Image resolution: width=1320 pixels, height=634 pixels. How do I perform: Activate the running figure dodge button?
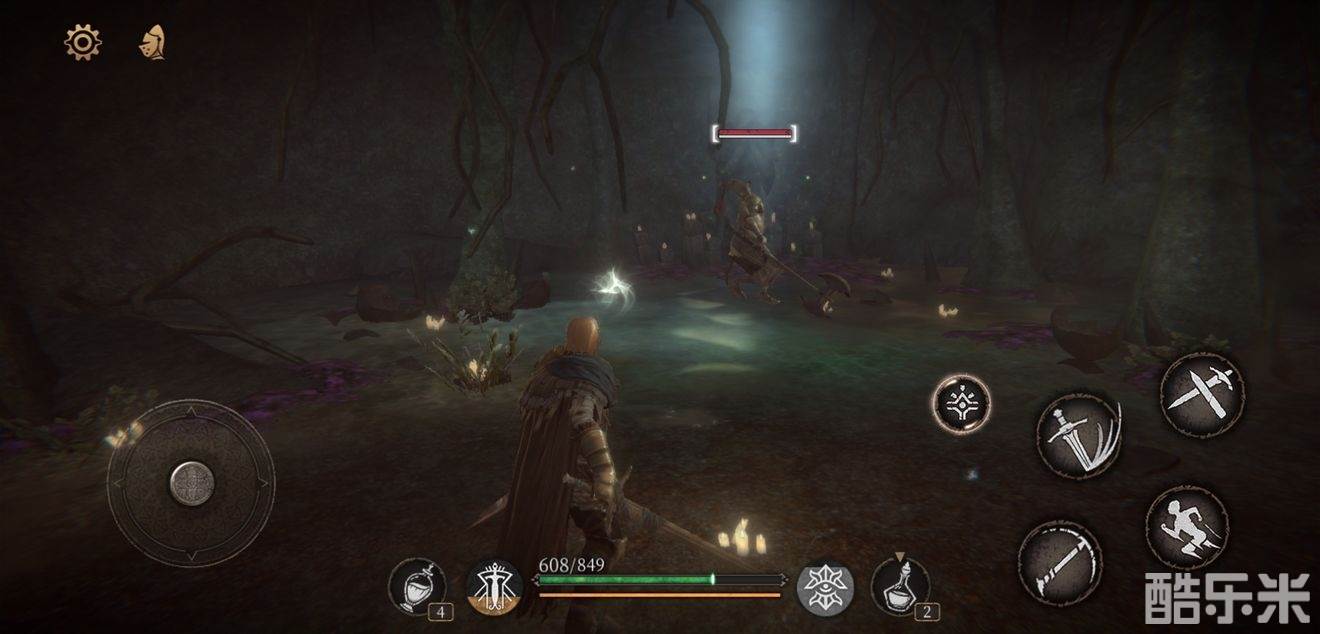click(1187, 528)
